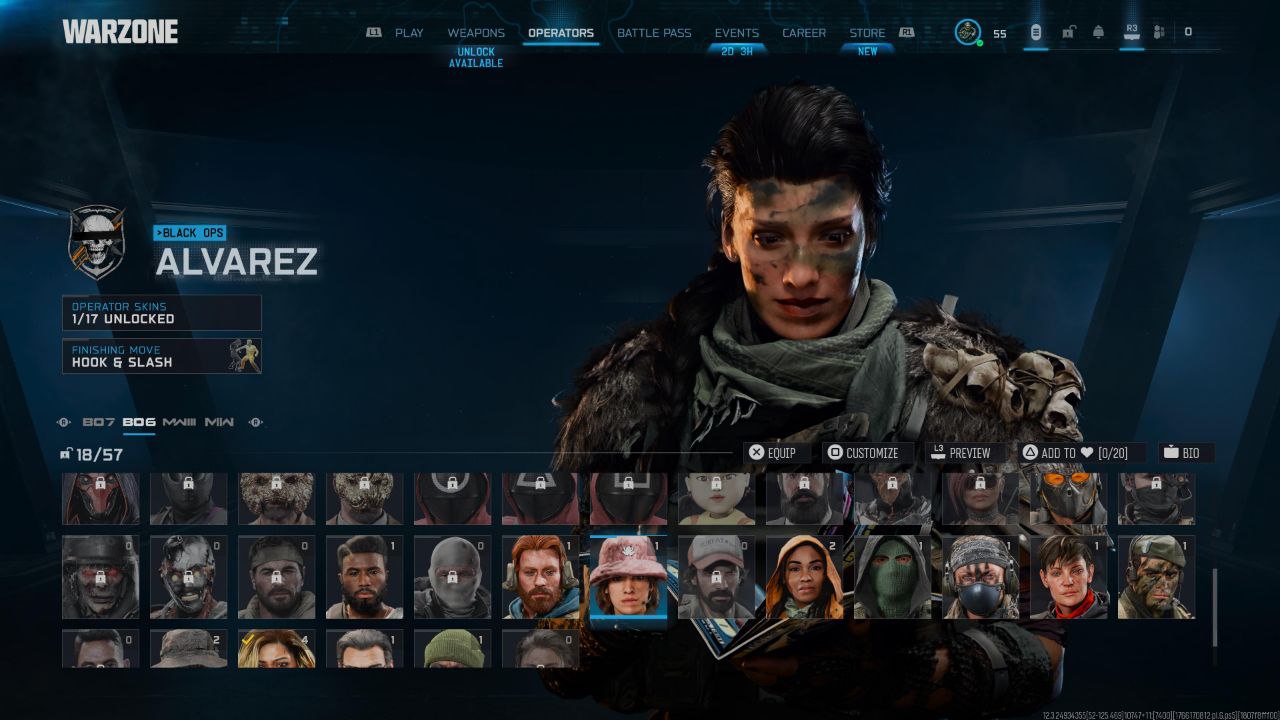
Task: Choose the operator in the orange hood
Action: 804,577
